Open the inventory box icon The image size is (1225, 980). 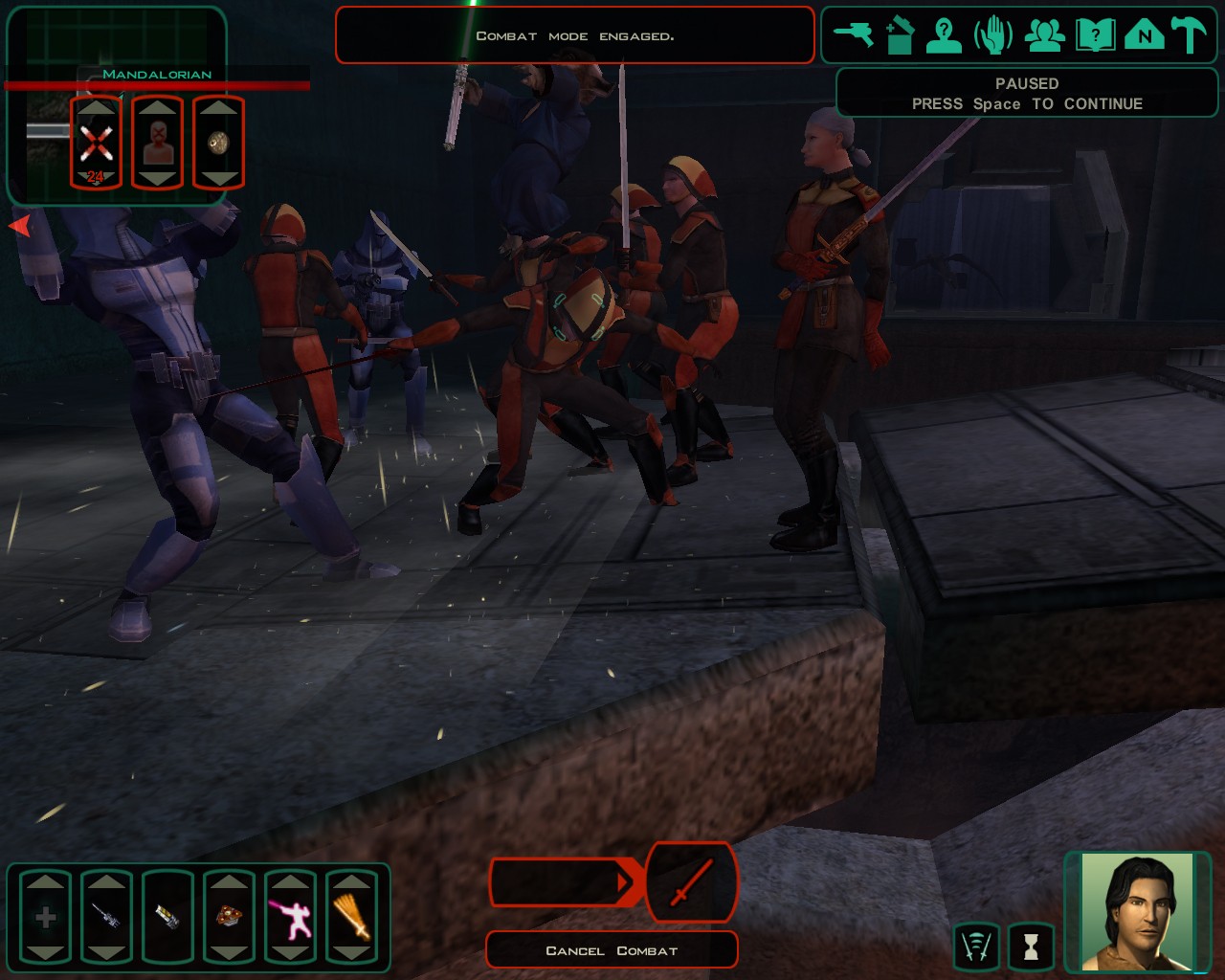click(899, 36)
